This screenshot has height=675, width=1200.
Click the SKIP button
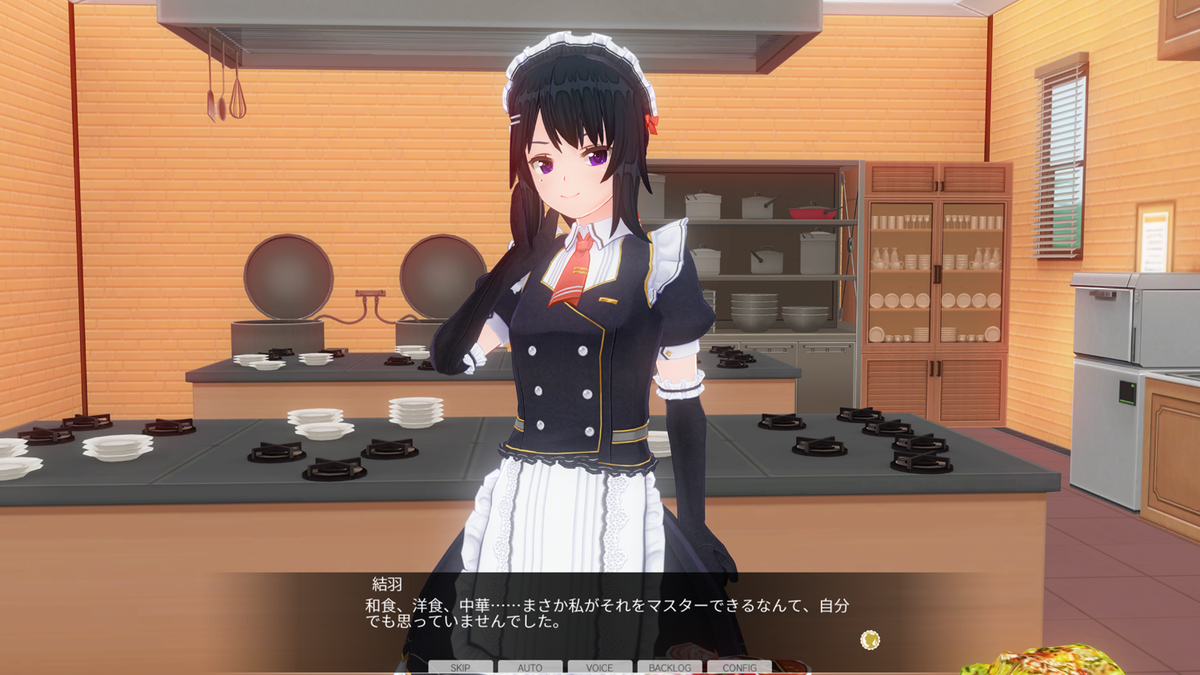click(461, 667)
